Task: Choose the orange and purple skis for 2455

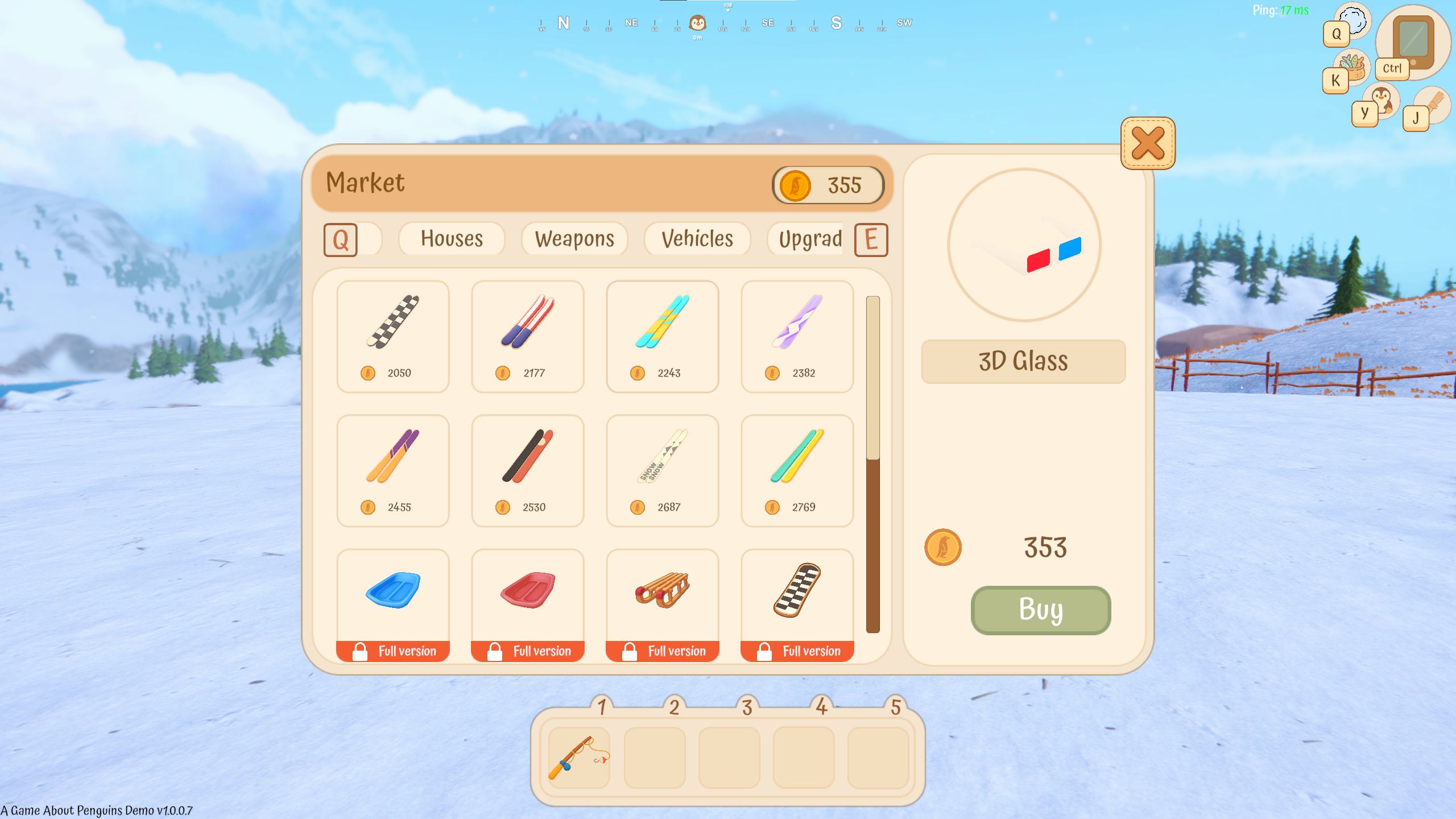Action: pyautogui.click(x=392, y=470)
